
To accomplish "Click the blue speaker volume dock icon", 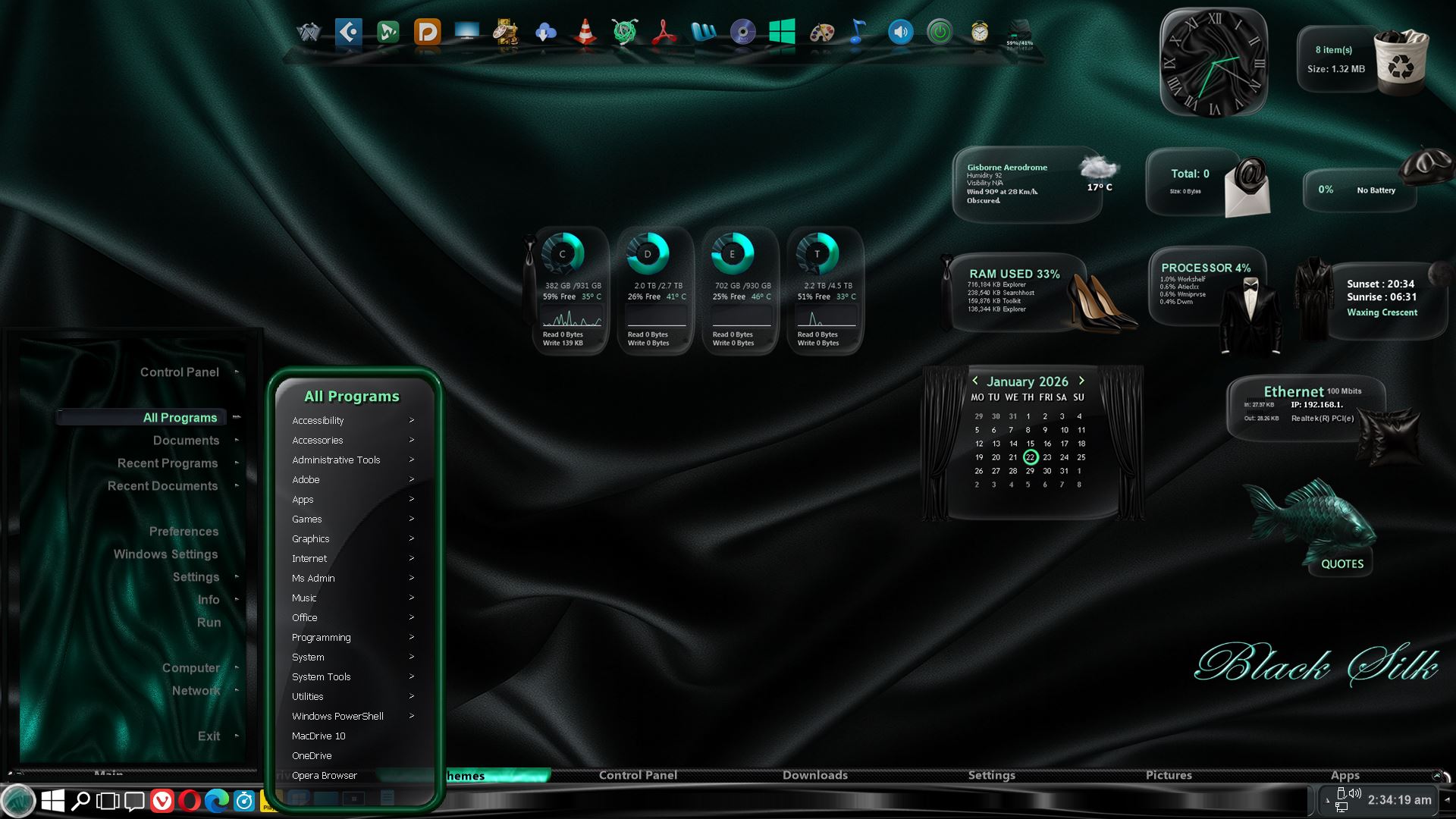I will pyautogui.click(x=900, y=33).
